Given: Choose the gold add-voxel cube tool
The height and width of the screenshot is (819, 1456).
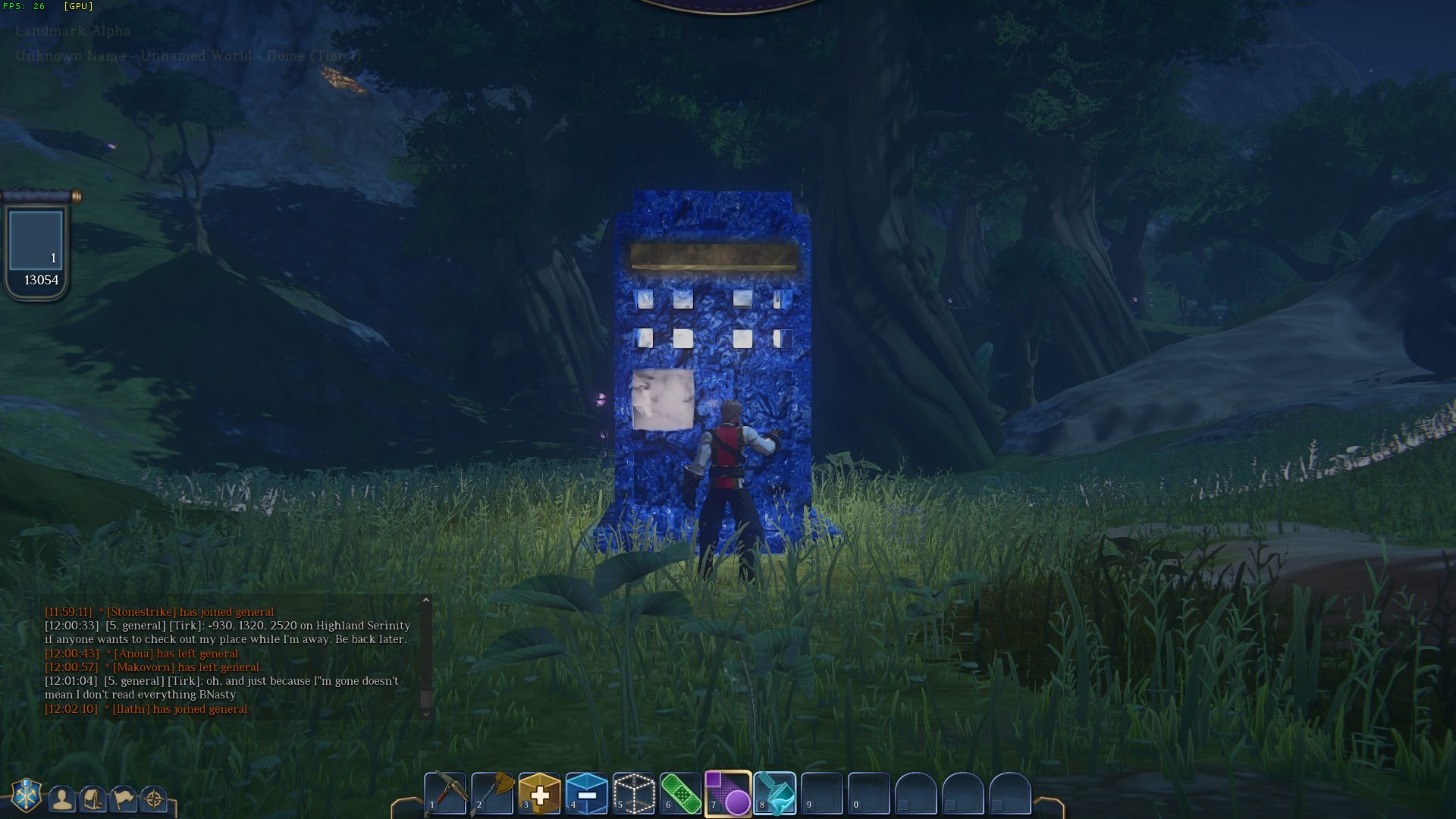Looking at the screenshot, I should [540, 793].
